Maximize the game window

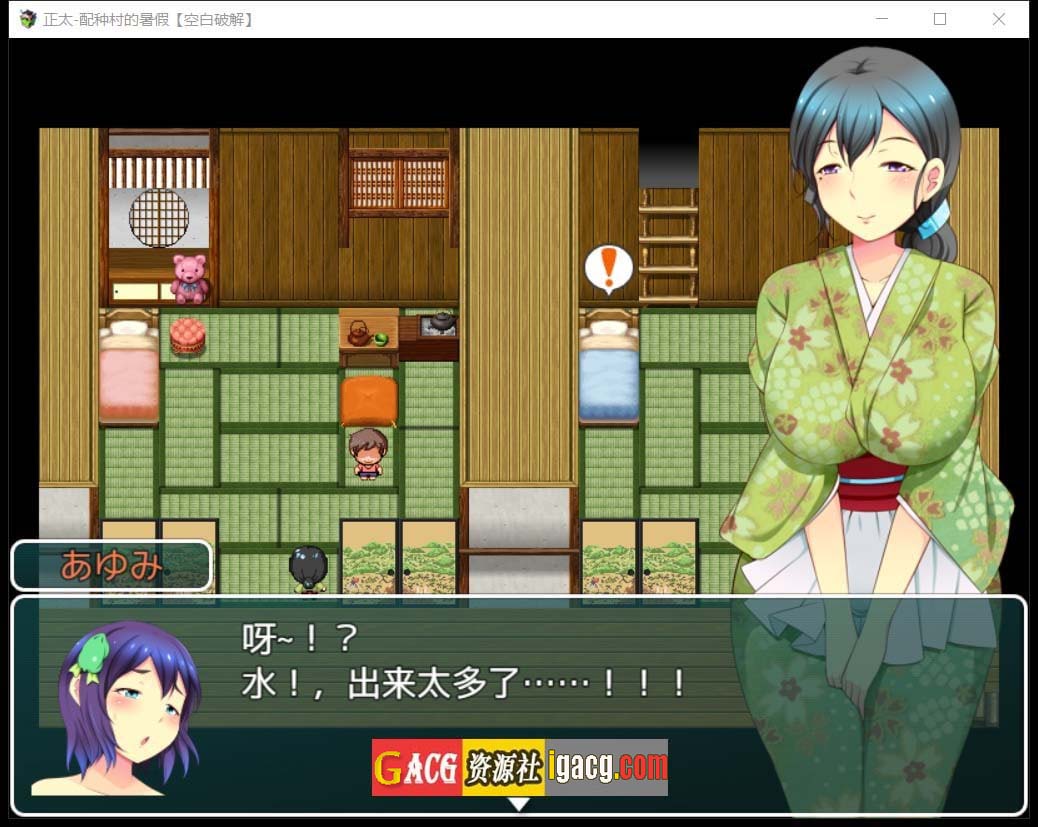point(940,19)
